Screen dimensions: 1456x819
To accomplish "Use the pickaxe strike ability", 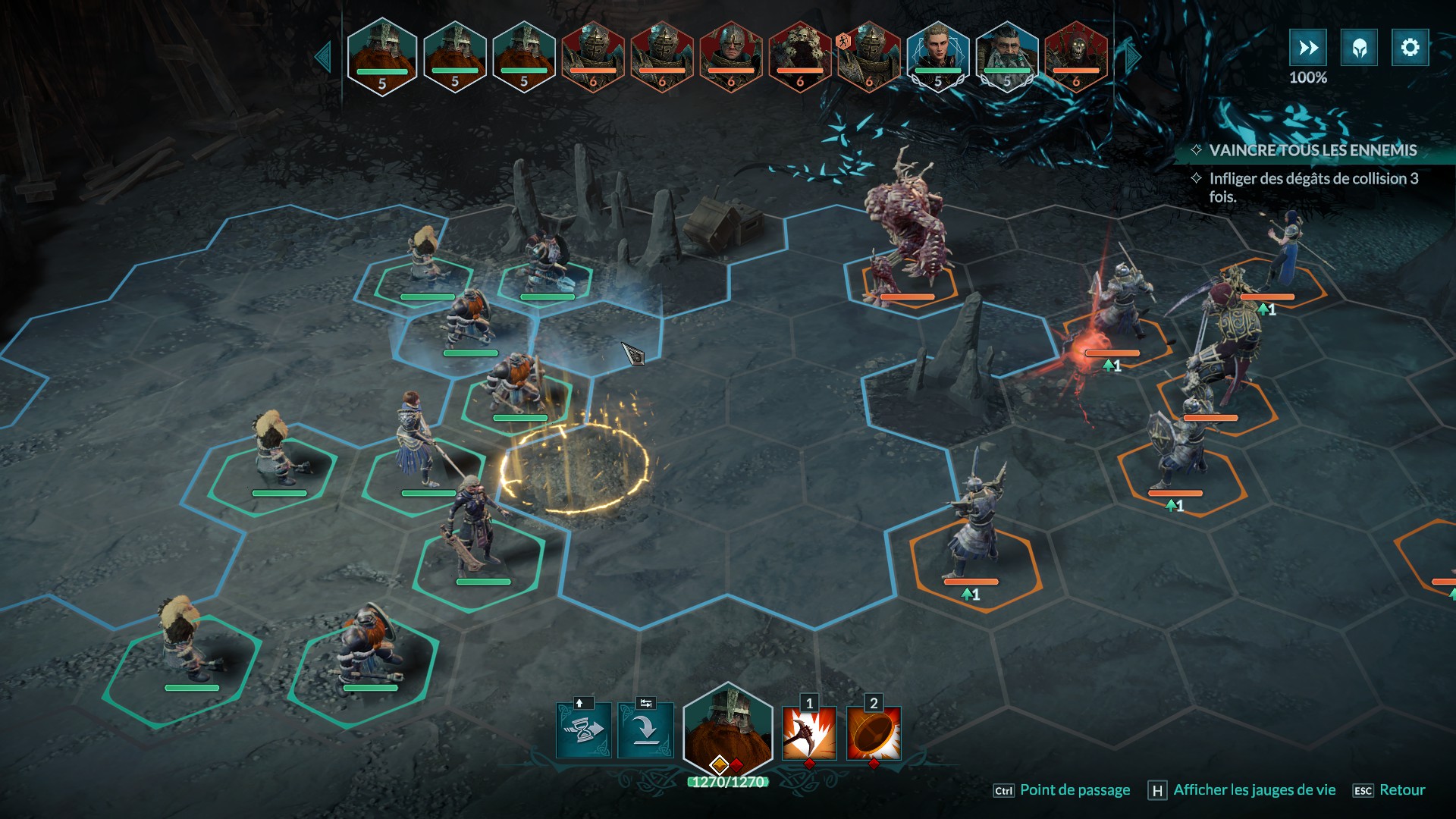I will (809, 733).
